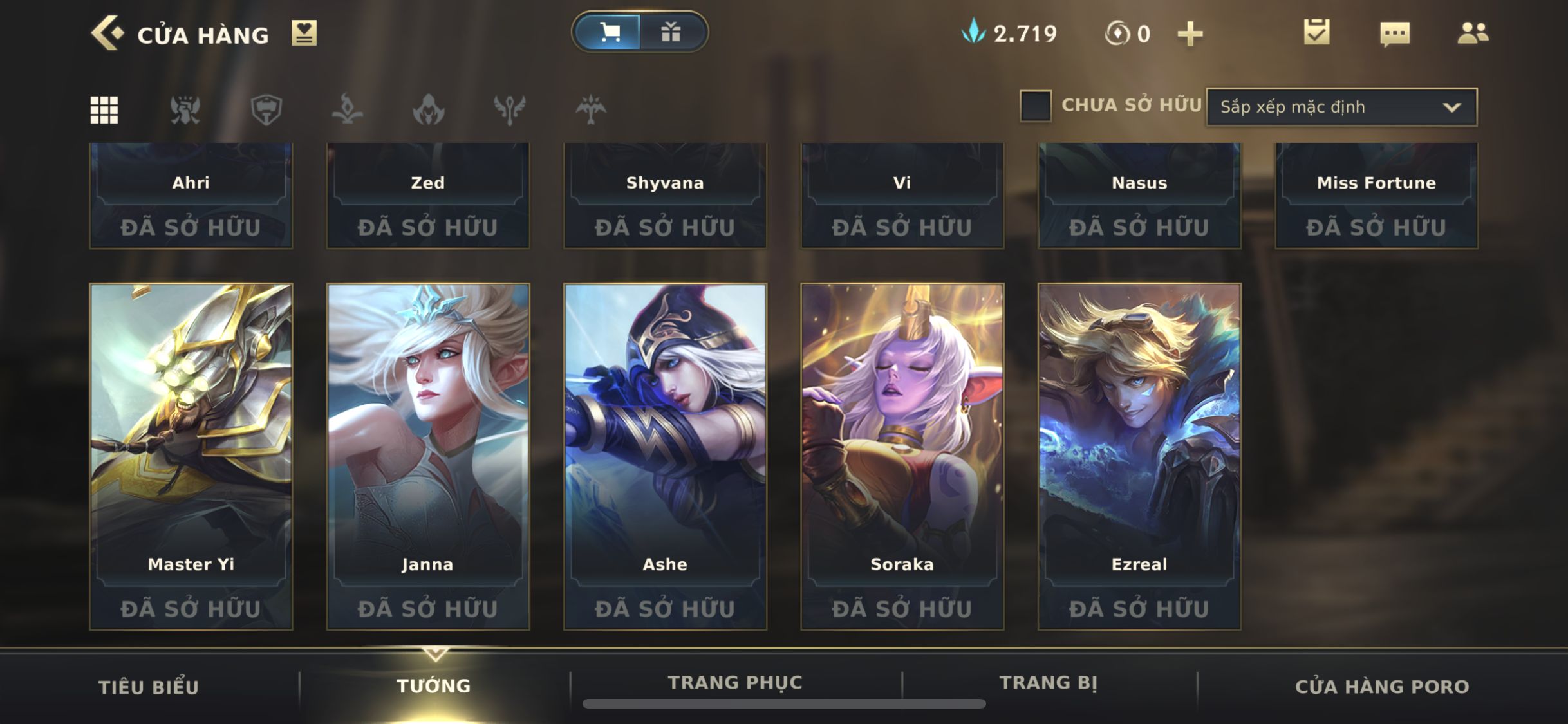Open the wishlist heart icon beside the title

(304, 33)
